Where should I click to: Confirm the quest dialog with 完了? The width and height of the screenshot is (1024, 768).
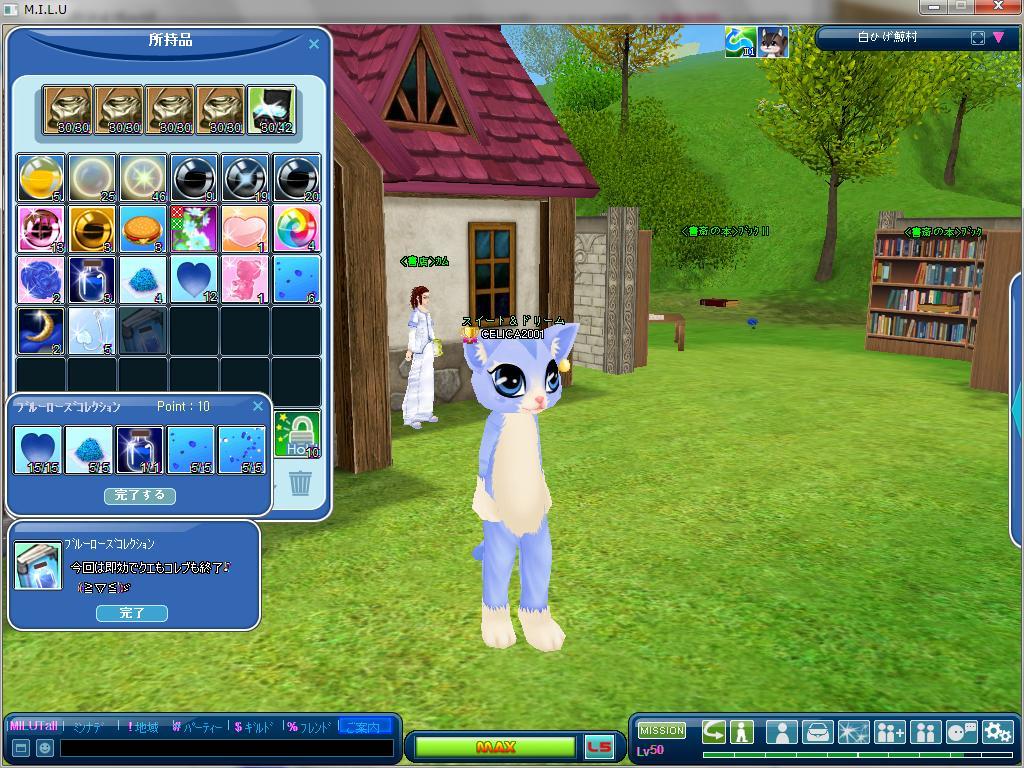point(131,613)
